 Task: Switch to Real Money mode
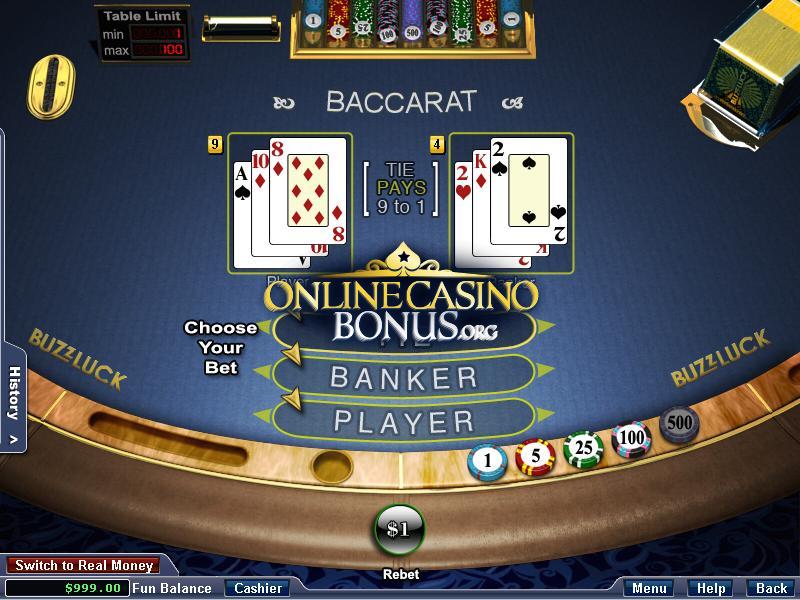[84, 566]
